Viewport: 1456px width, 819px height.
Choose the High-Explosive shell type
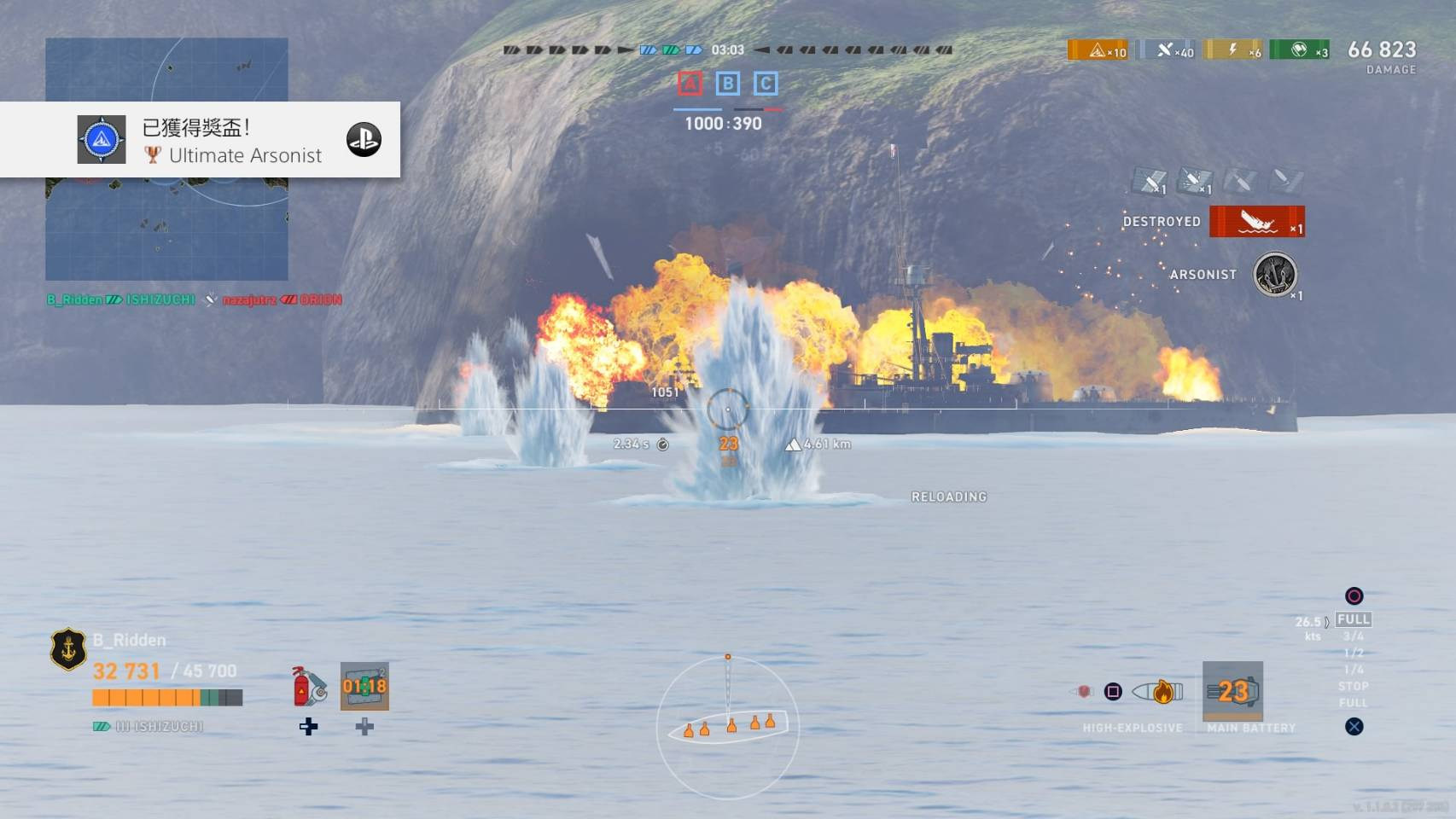pos(1159,692)
